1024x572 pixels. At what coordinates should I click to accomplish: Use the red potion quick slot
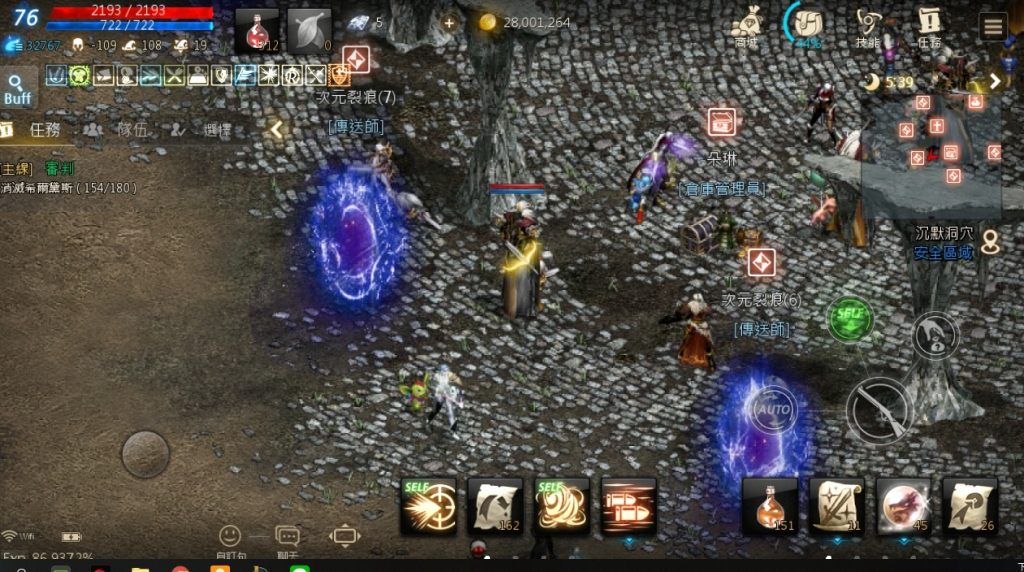(x=257, y=31)
